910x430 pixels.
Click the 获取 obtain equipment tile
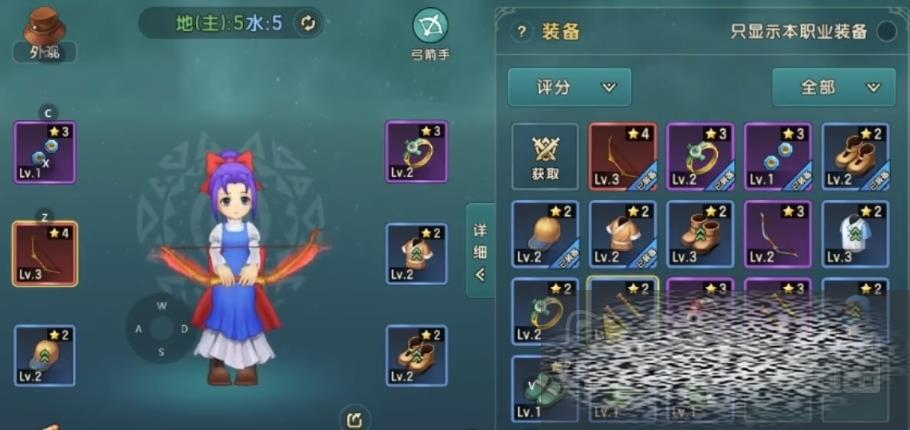545,156
